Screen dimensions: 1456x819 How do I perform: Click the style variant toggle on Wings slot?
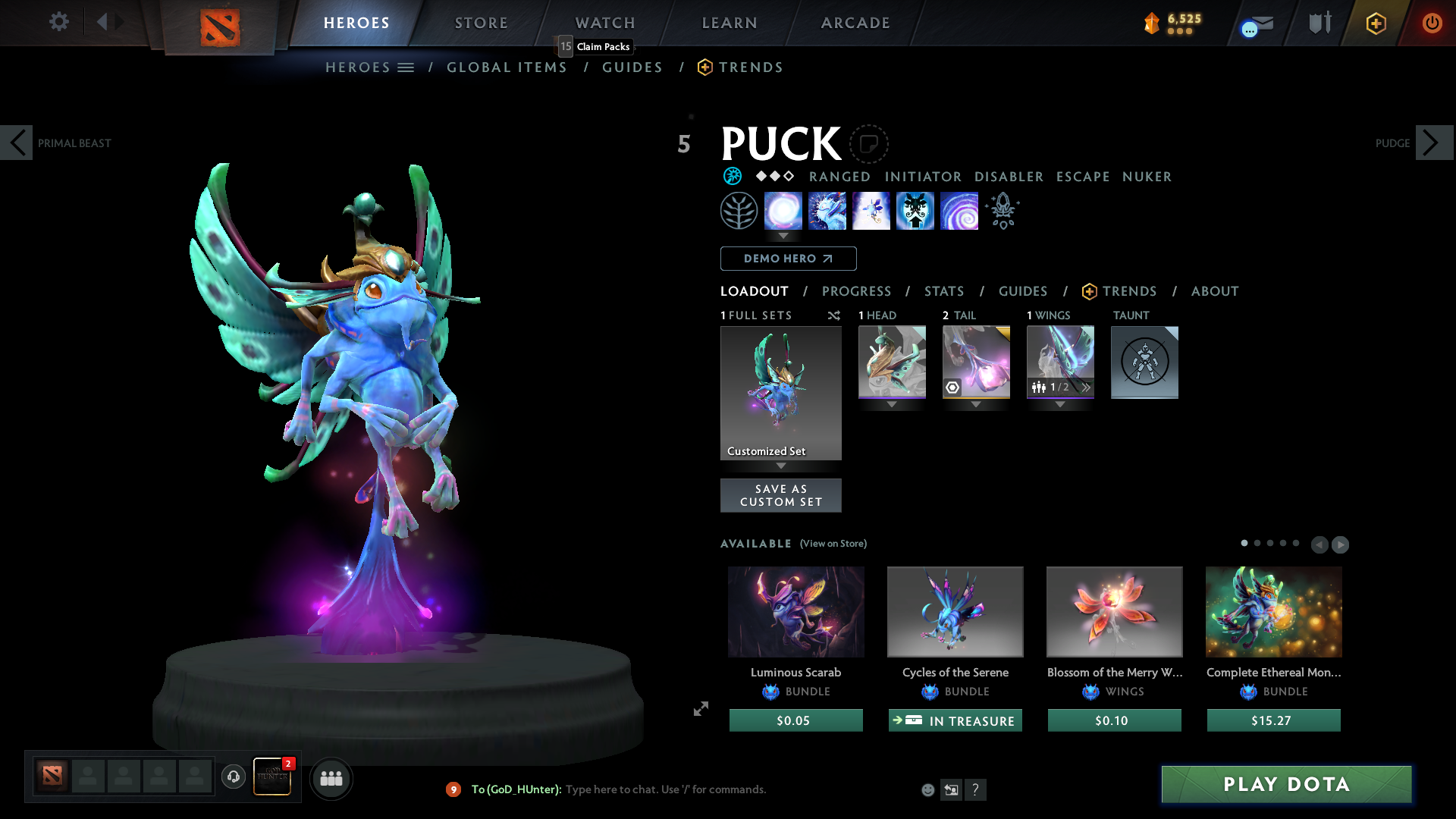tap(1087, 388)
